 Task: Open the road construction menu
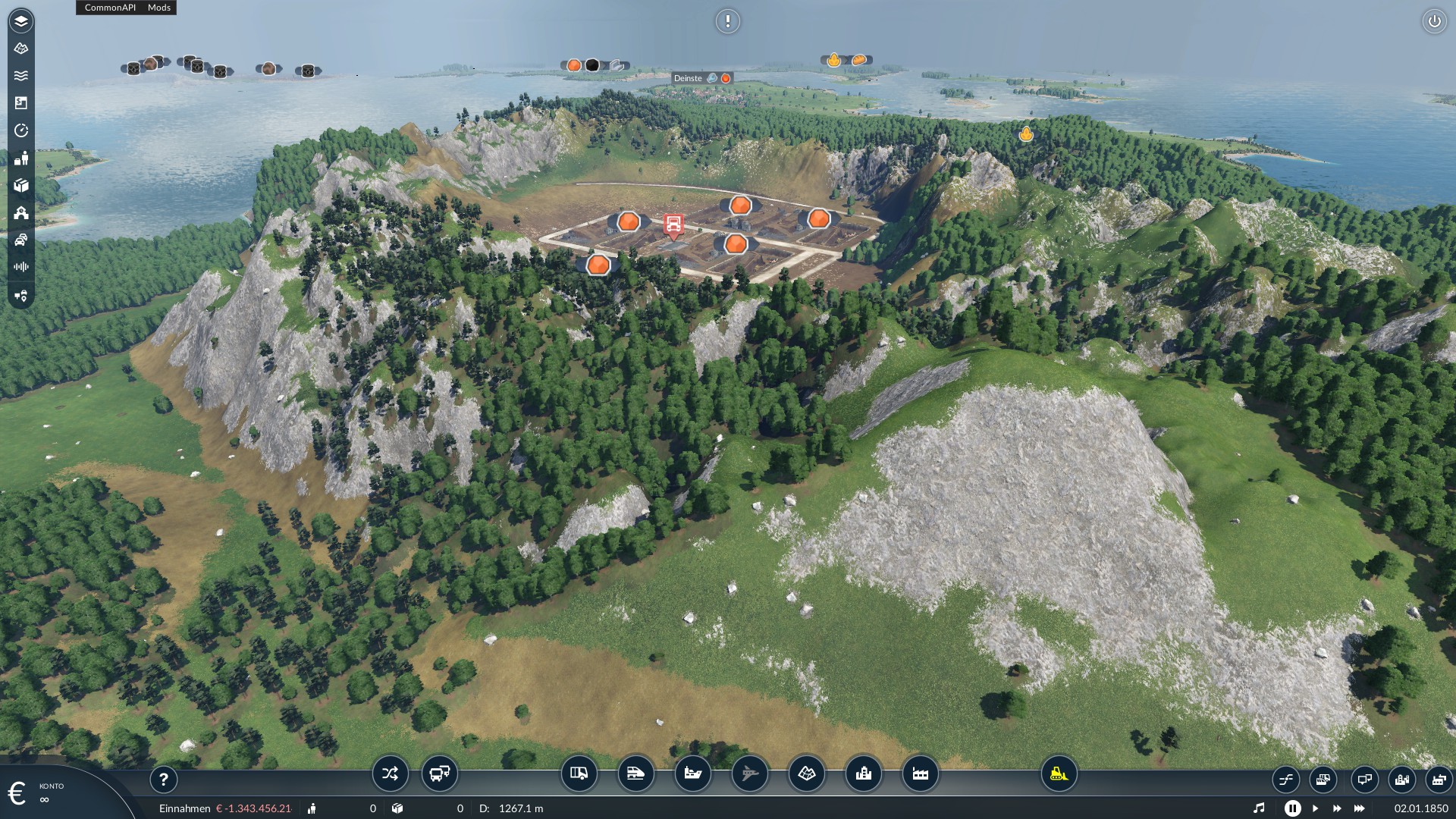pyautogui.click(x=579, y=774)
